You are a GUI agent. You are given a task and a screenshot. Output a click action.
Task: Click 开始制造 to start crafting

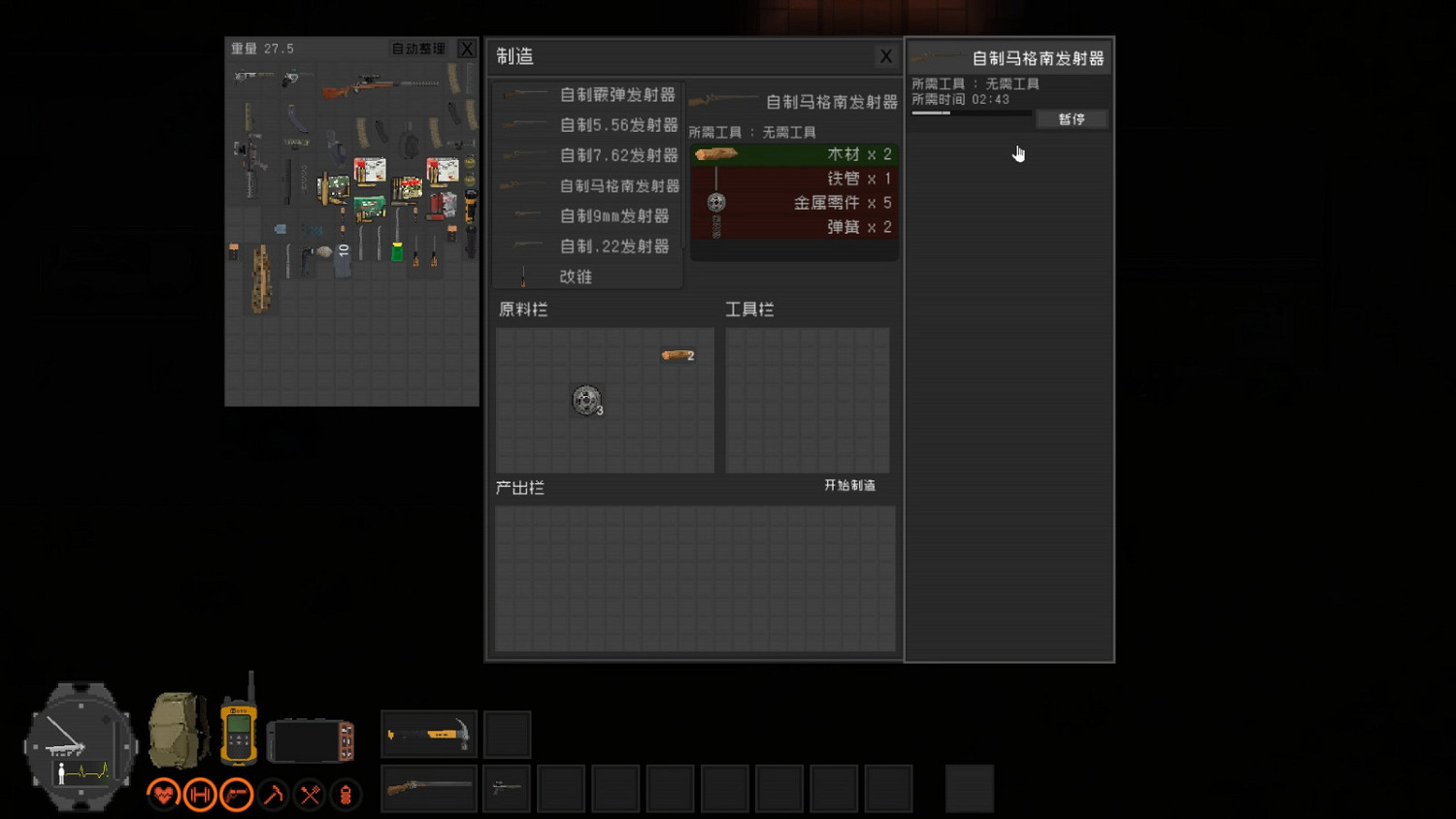pyautogui.click(x=849, y=485)
